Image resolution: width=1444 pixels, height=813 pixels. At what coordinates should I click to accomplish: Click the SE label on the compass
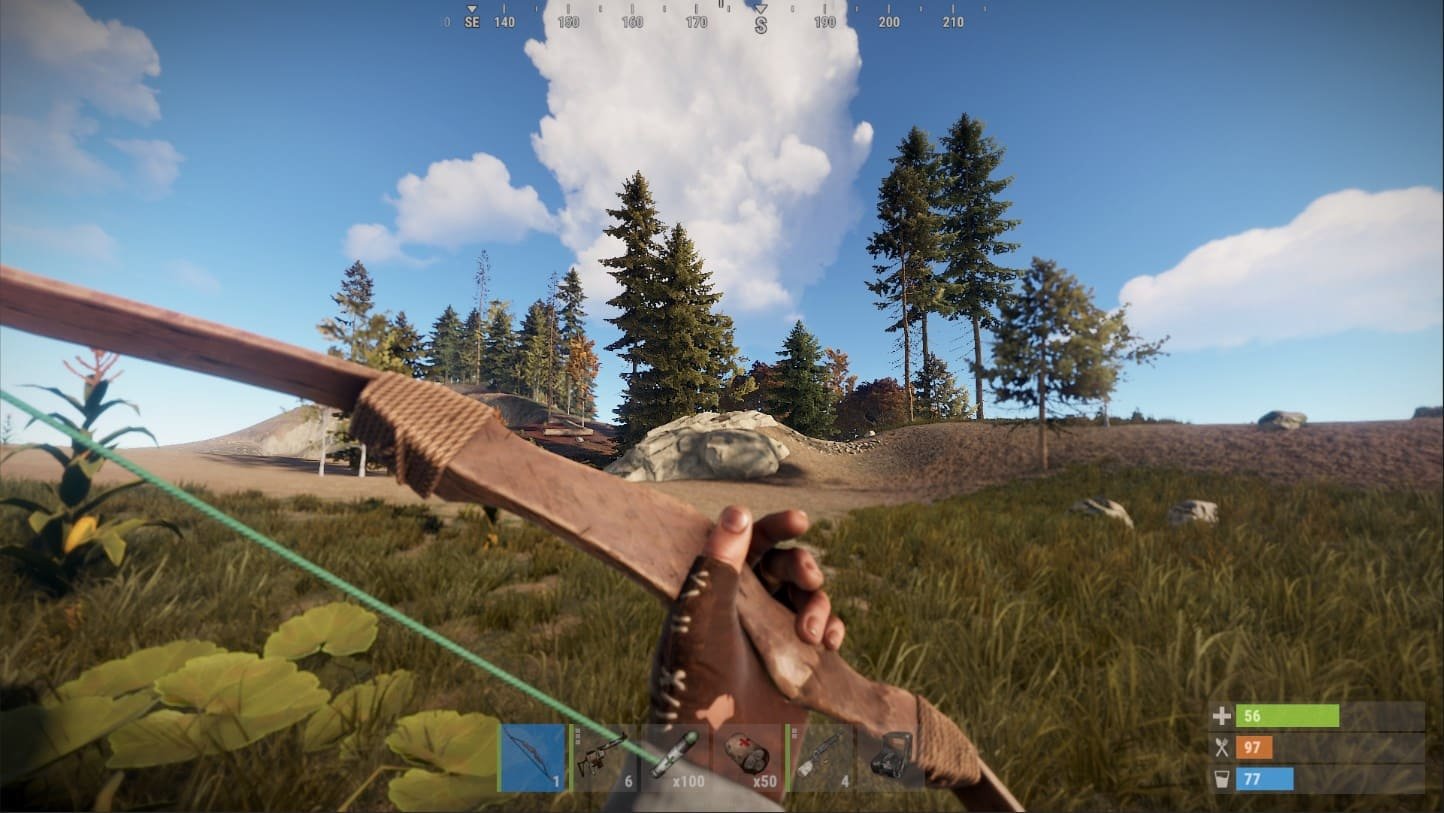[471, 20]
